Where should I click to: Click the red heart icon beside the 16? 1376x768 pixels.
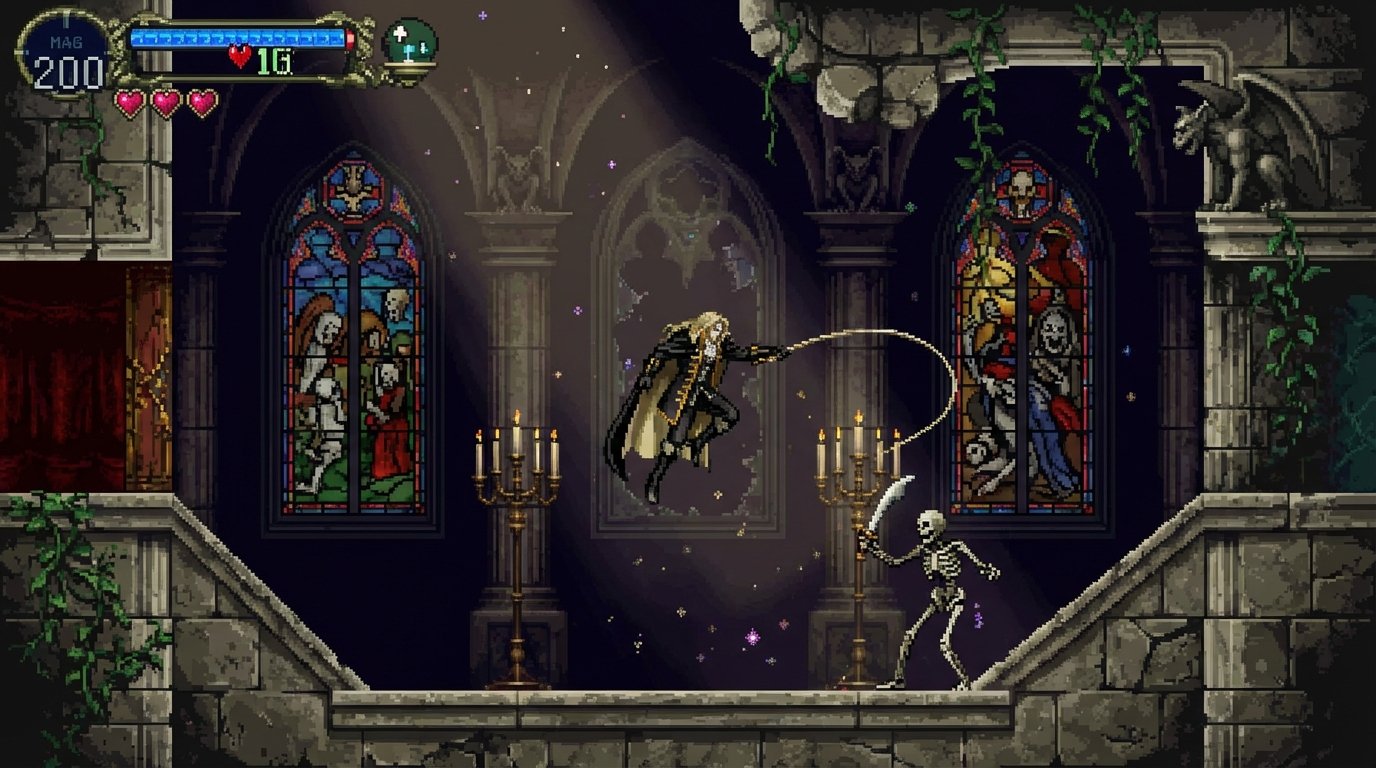238,56
